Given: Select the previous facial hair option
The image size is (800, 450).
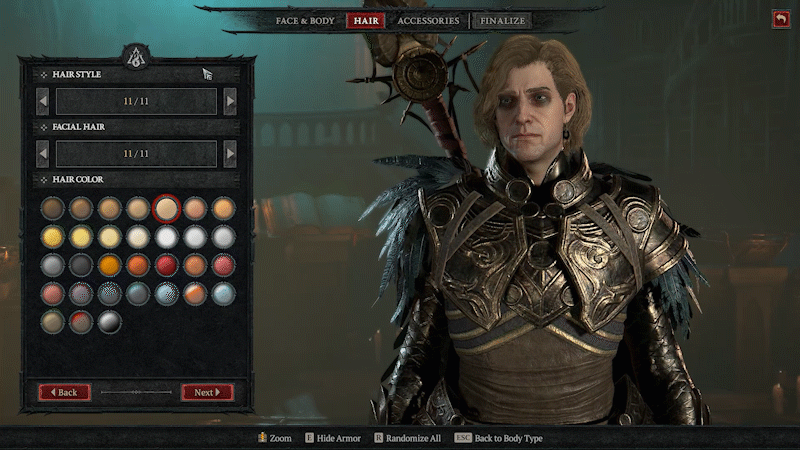Looking at the screenshot, I should (x=43, y=154).
